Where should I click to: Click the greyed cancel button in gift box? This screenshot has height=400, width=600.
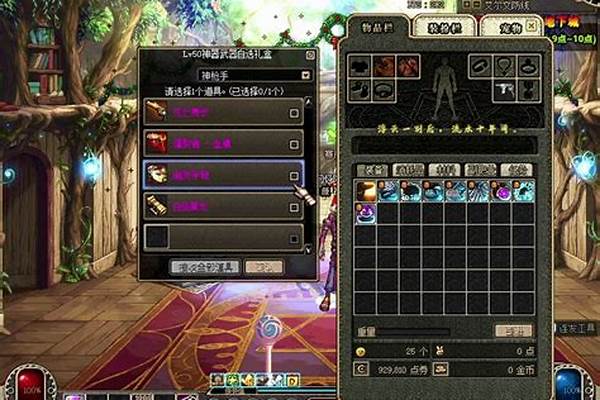261,267
